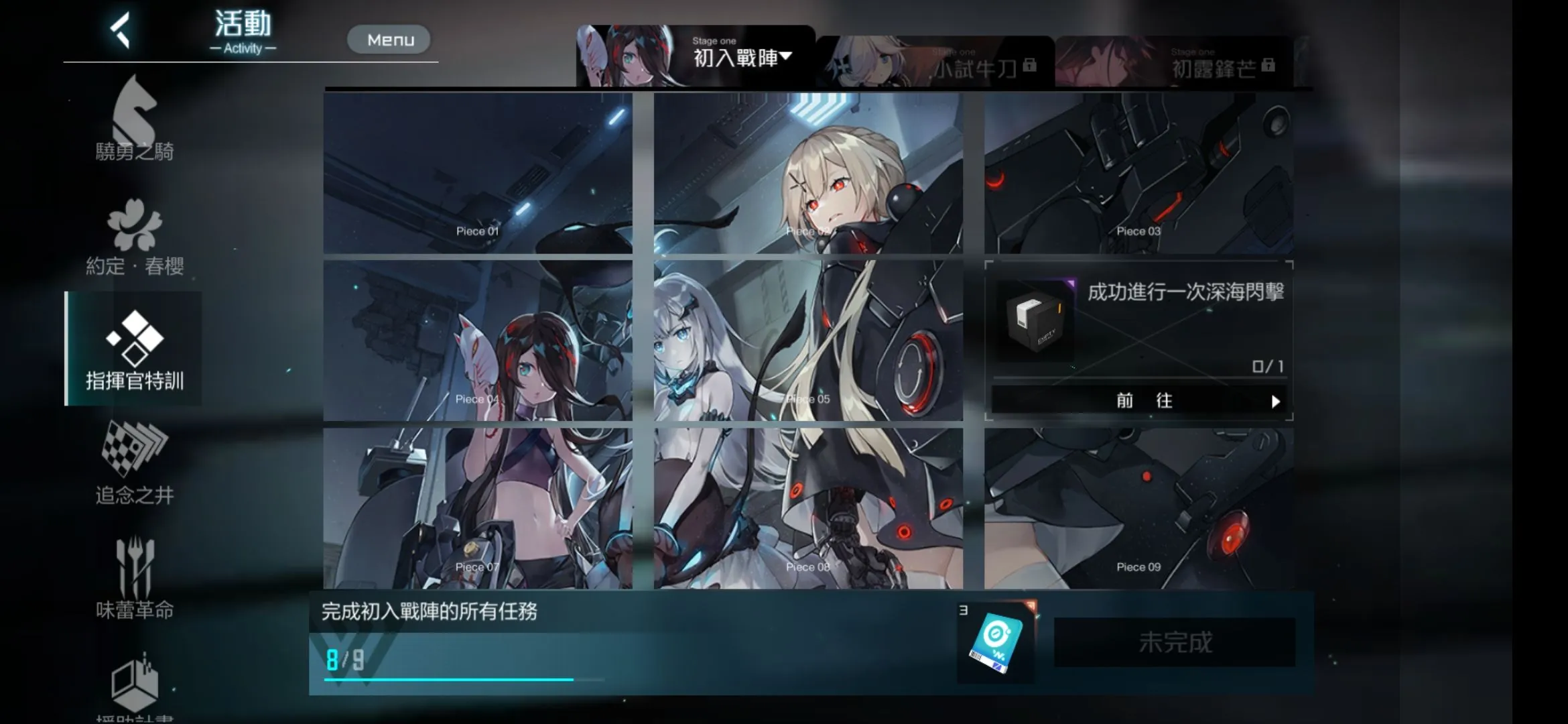Open the Menu button
Screen dimensions: 1568x724
[x=389, y=40]
